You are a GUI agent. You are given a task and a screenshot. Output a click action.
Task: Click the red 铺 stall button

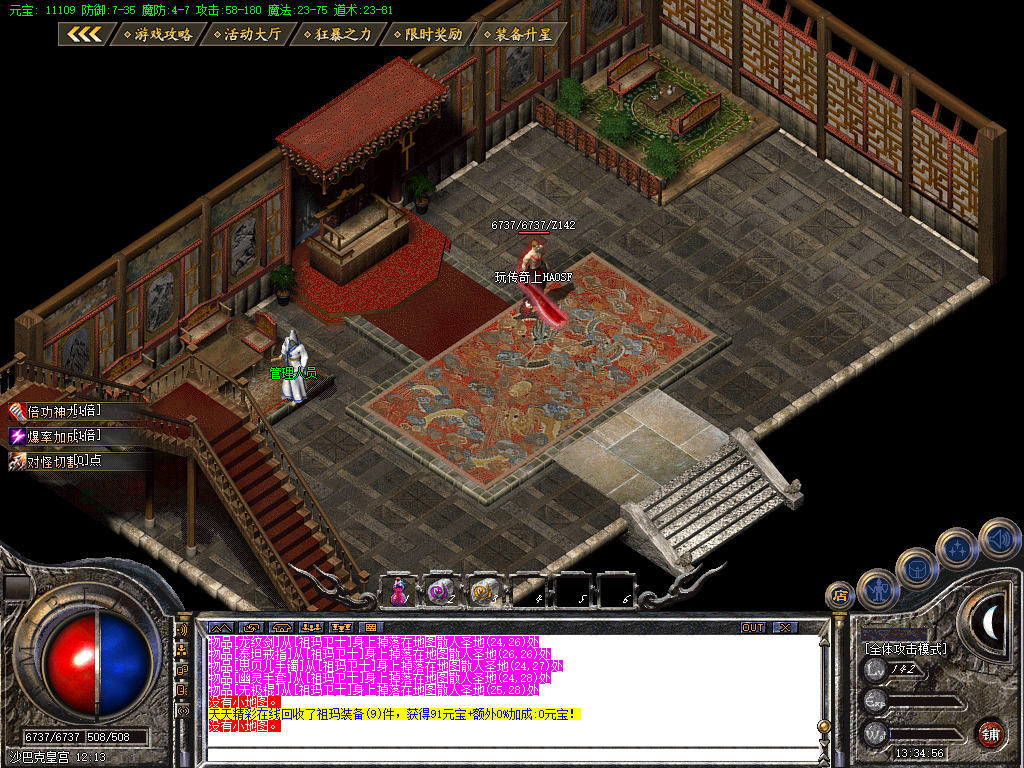[x=990, y=733]
